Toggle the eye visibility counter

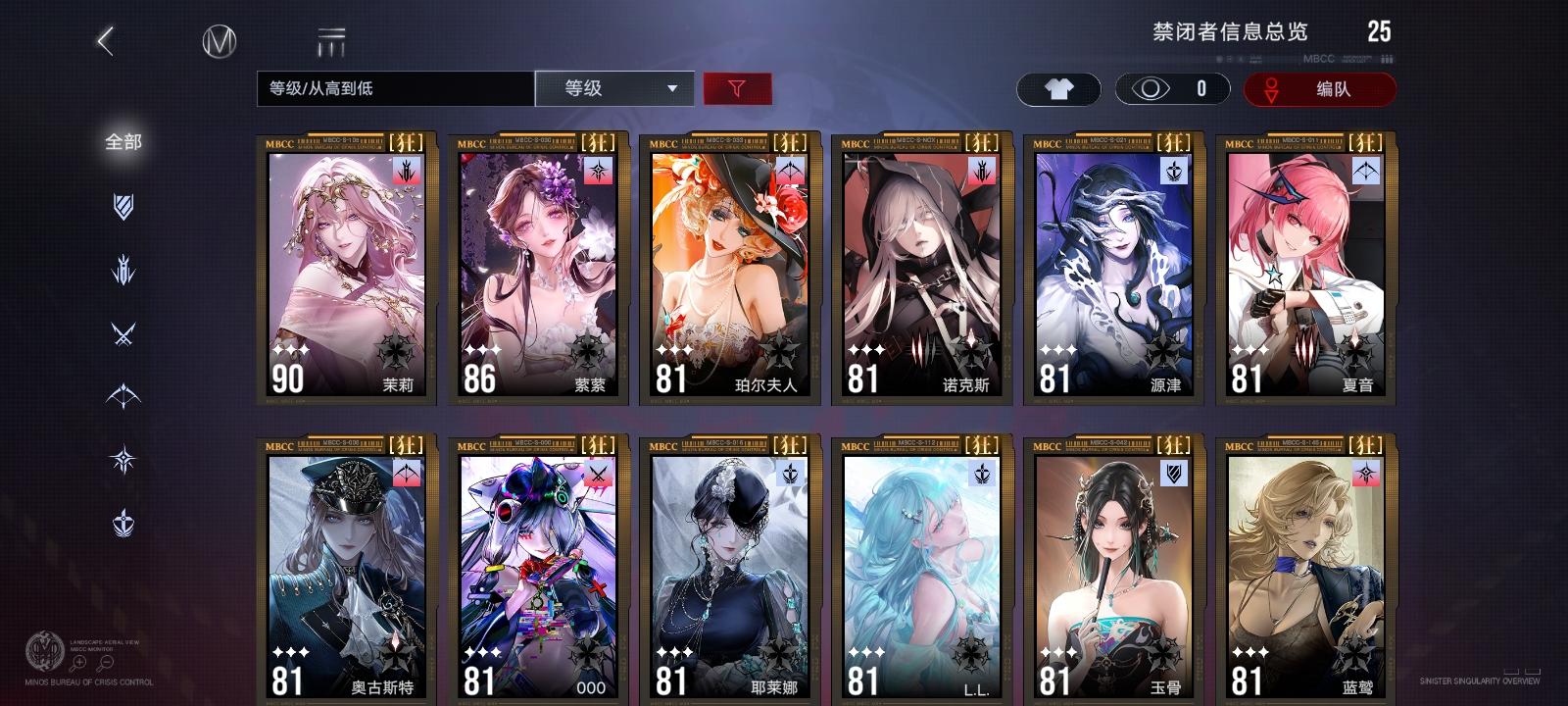pyautogui.click(x=1170, y=89)
